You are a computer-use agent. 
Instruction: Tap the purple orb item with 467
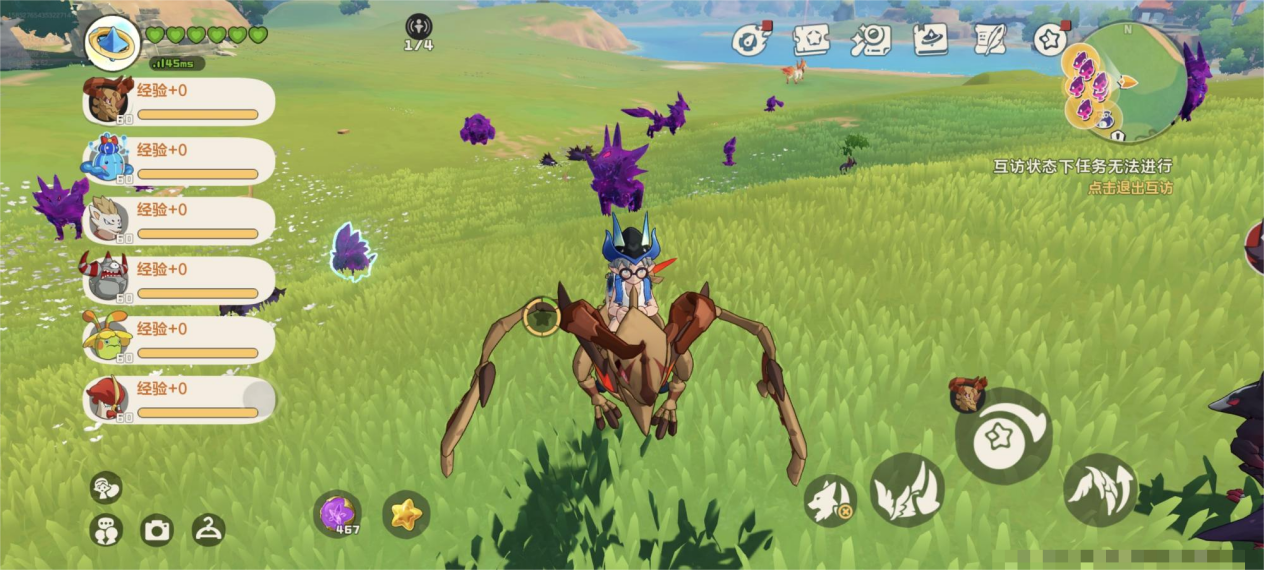[338, 514]
